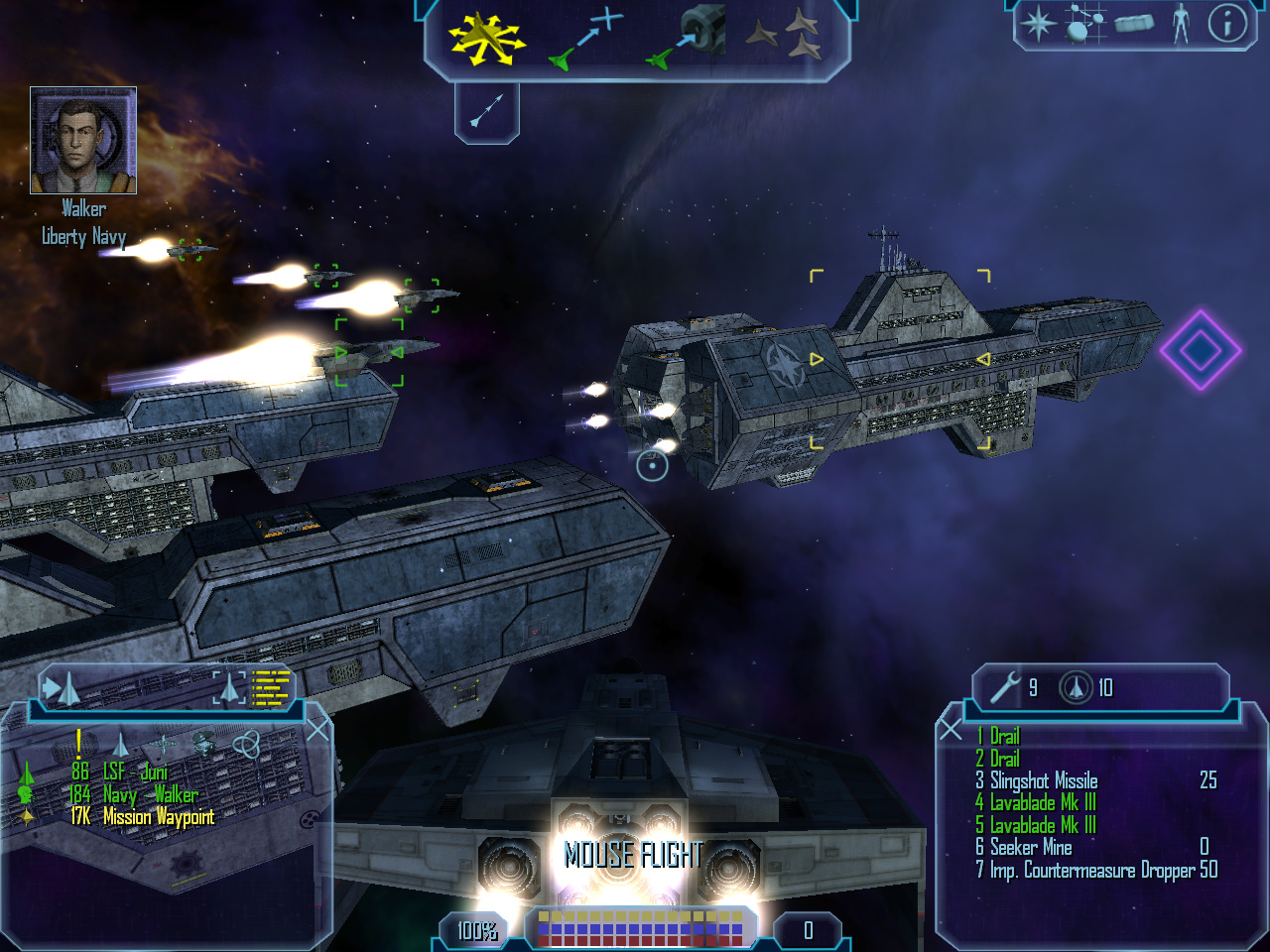The height and width of the screenshot is (952, 1270).
Task: Select LSF - Juni in the contact list
Action: [x=135, y=772]
